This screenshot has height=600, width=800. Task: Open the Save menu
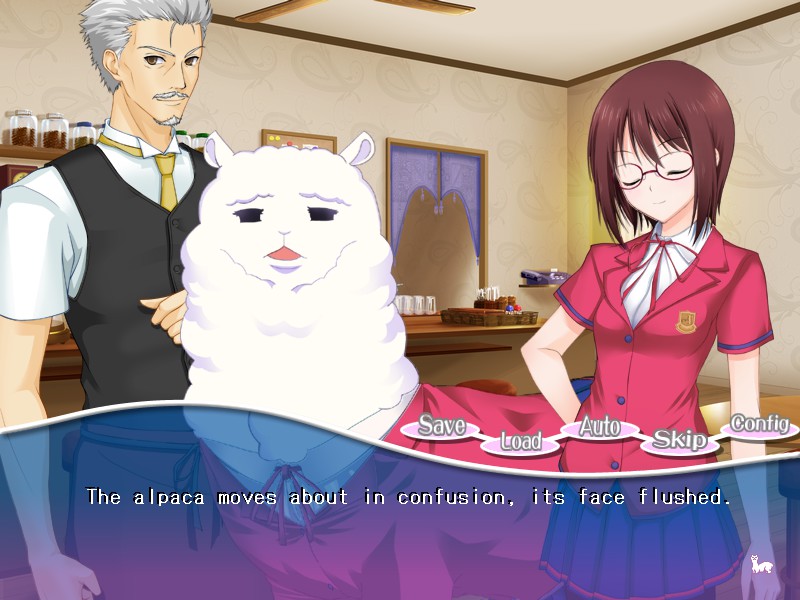click(x=441, y=426)
